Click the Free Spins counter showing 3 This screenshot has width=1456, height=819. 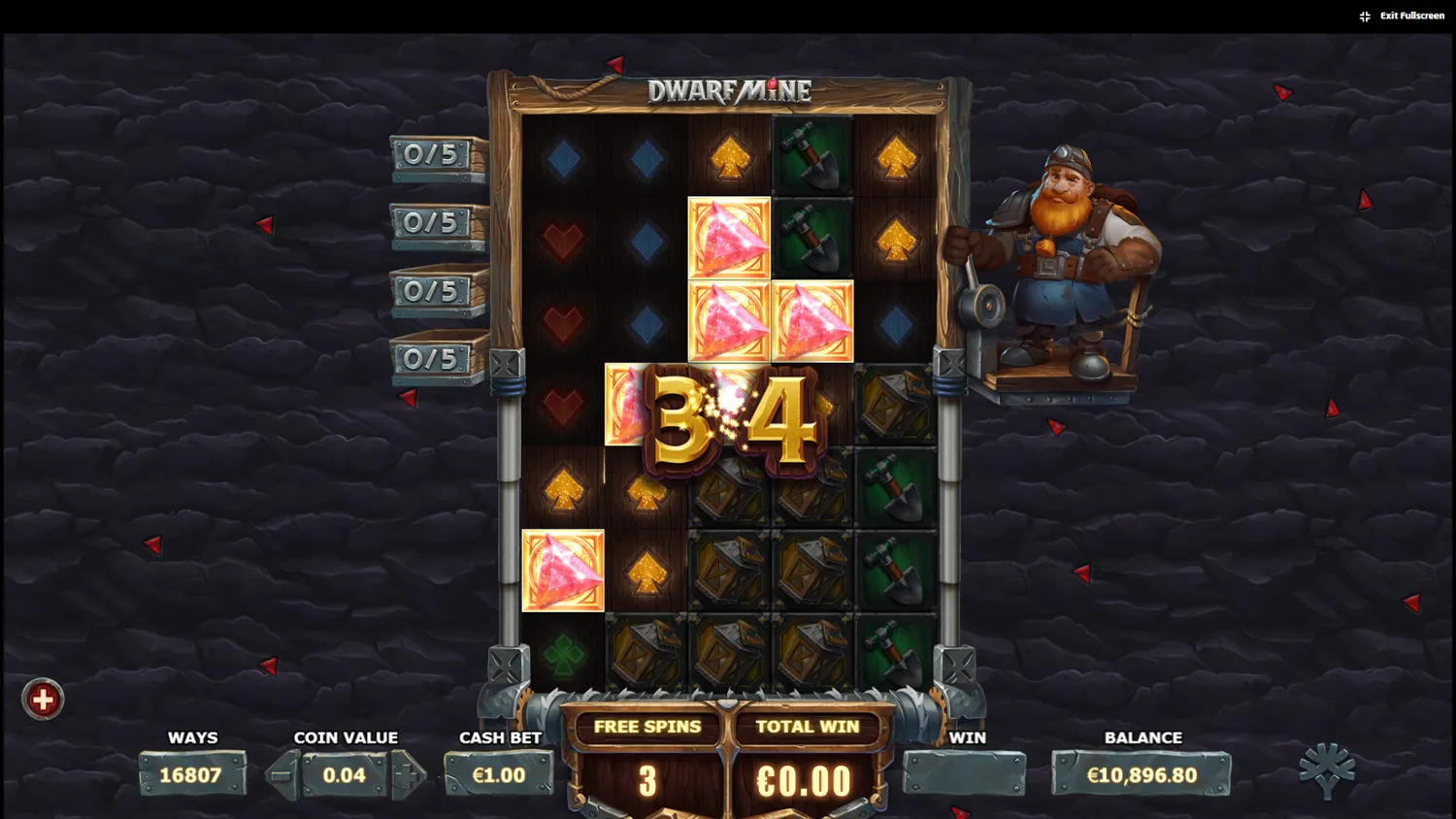click(648, 779)
